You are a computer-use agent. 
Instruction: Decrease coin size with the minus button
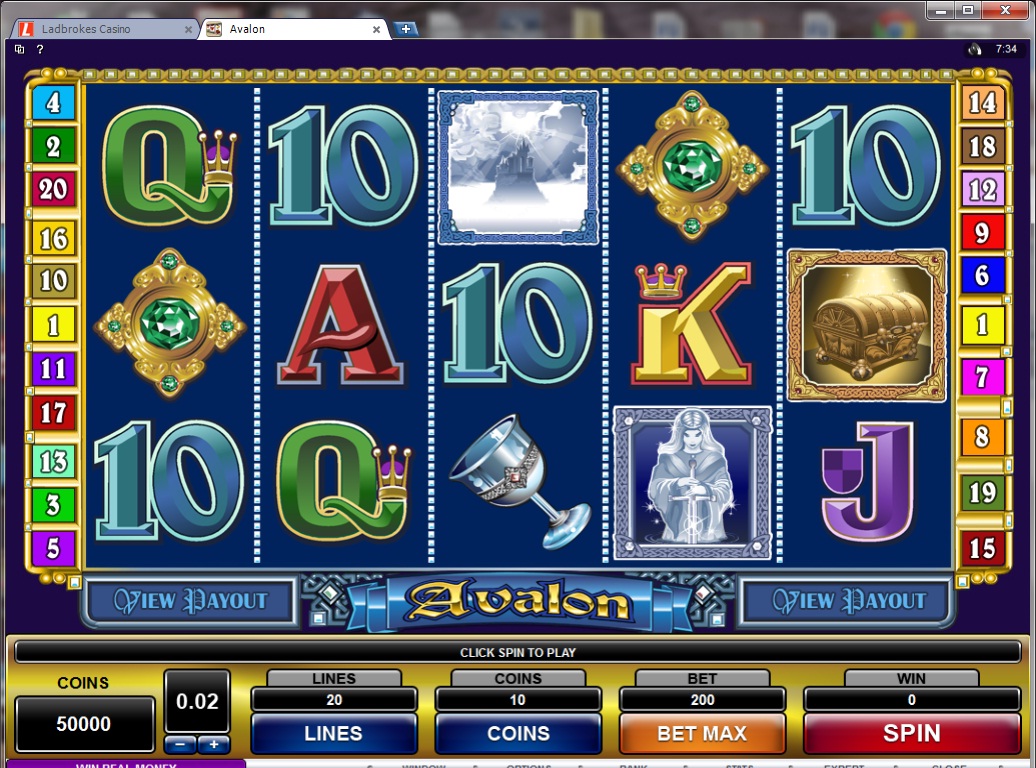(179, 745)
